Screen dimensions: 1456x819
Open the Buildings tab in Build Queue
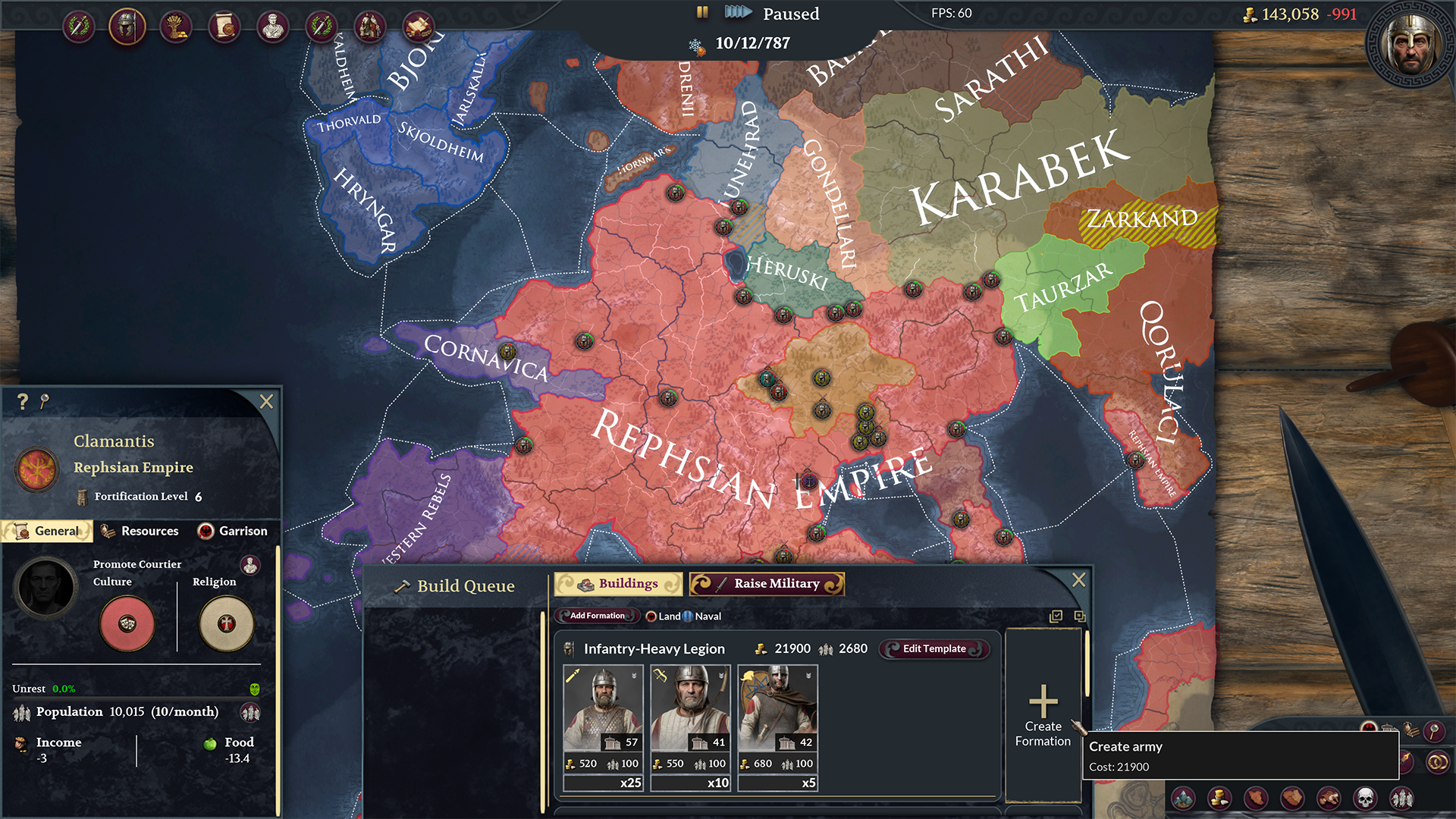point(618,584)
